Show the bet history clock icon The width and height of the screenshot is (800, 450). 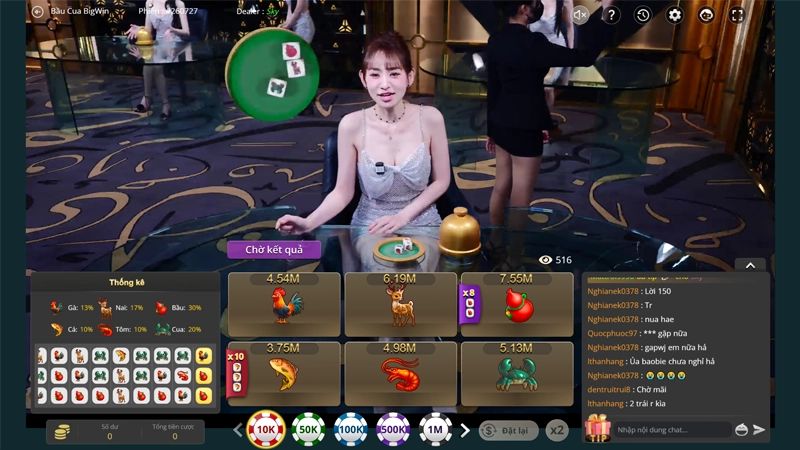[643, 15]
